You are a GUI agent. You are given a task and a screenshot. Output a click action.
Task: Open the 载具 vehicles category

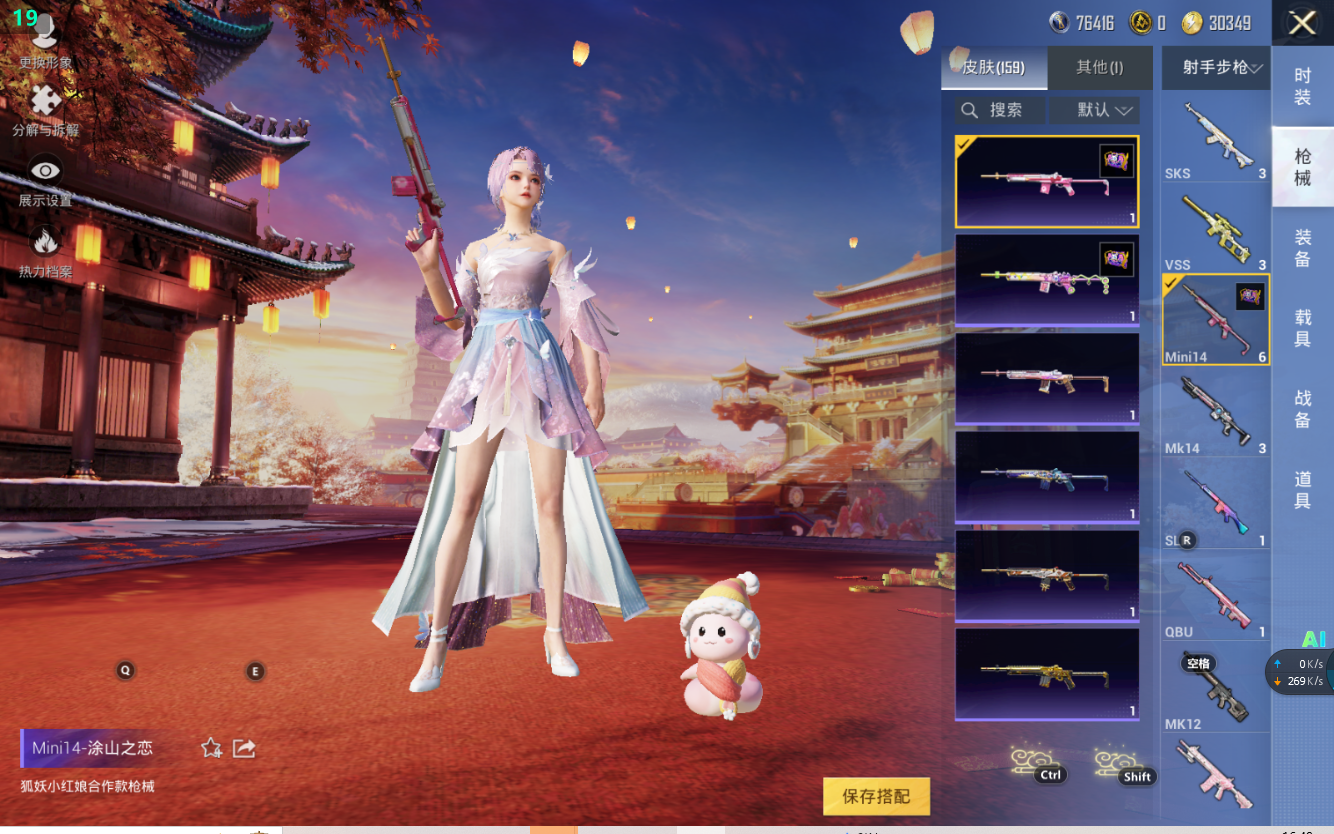[1302, 328]
